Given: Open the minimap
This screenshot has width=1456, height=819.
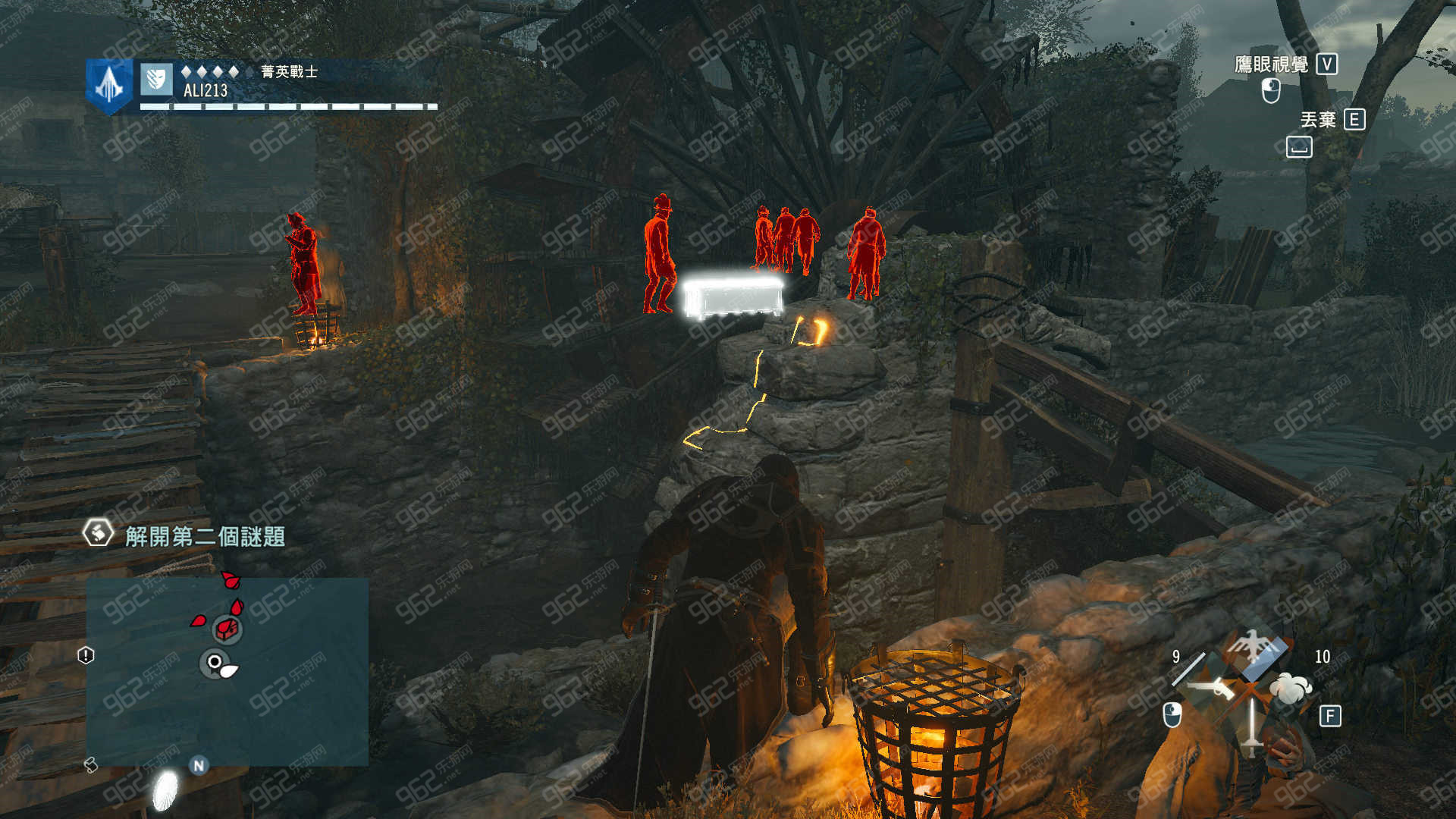Looking at the screenshot, I should click(227, 672).
